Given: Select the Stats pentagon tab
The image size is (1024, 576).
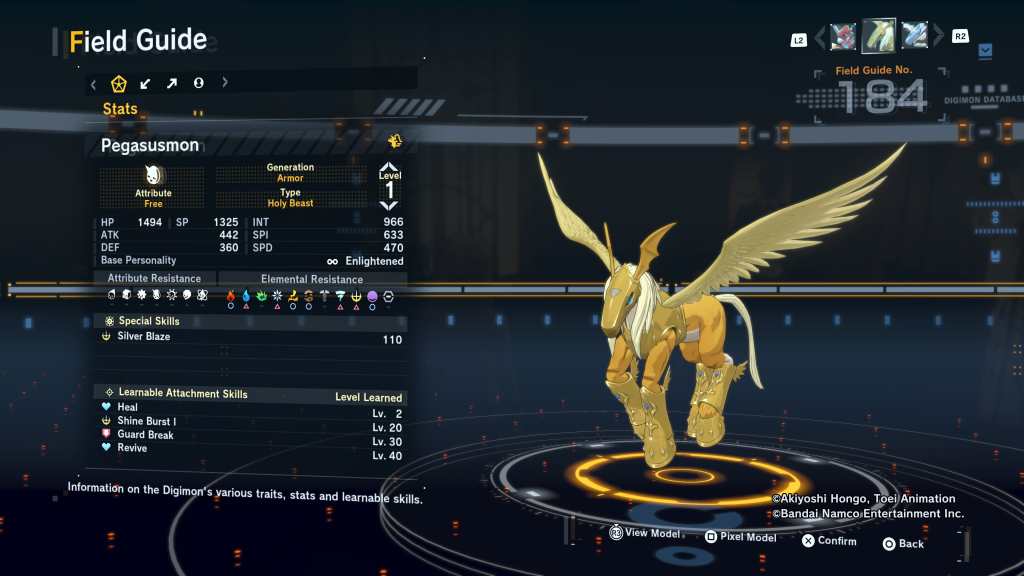Looking at the screenshot, I should (x=119, y=83).
